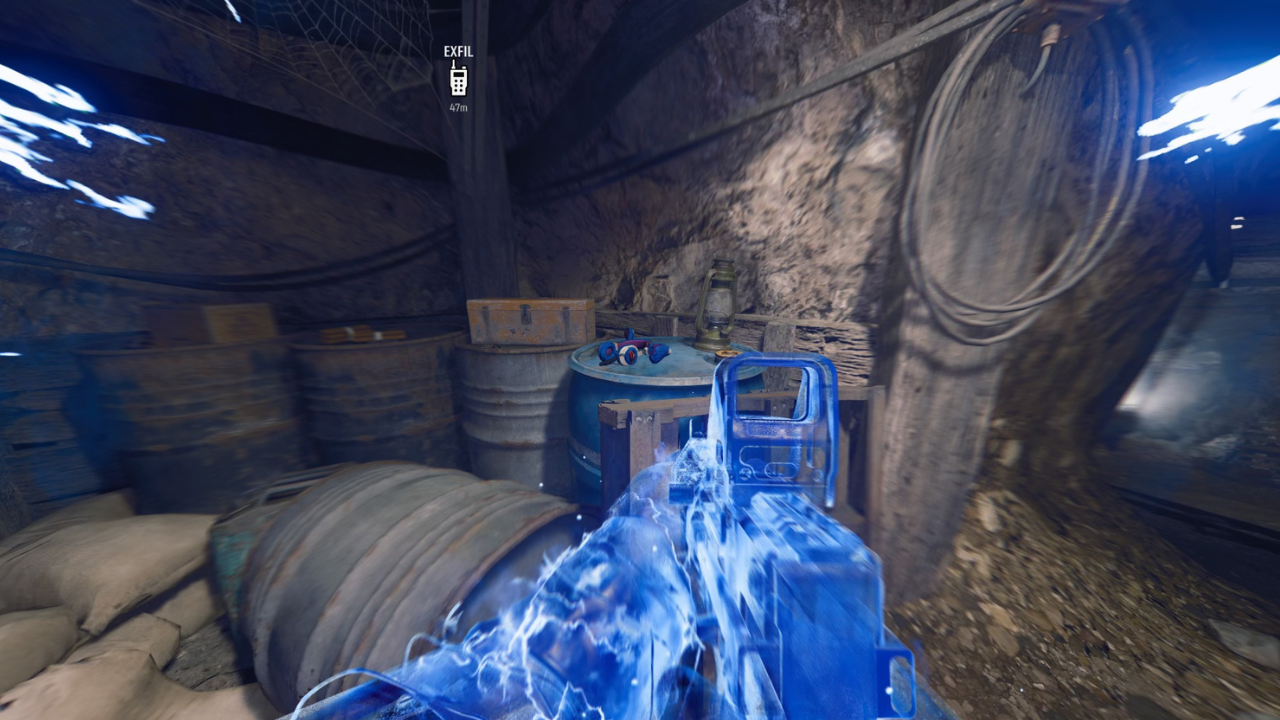Screen dimensions: 1280x720
Task: Click the EXFIL radio waypoint icon
Action: tap(459, 77)
